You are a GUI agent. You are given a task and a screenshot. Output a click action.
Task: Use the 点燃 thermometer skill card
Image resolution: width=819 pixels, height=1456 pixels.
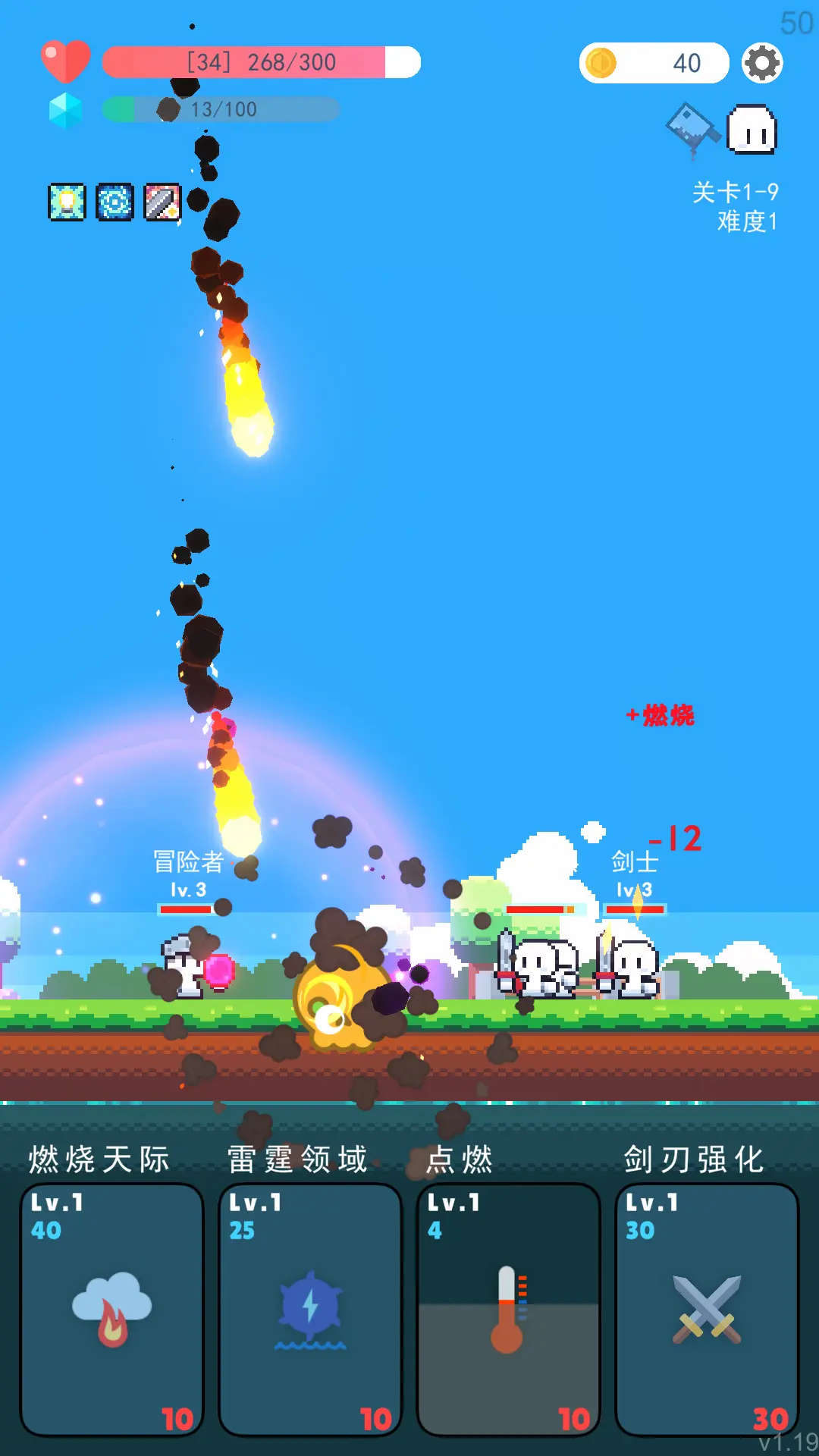tap(508, 1308)
